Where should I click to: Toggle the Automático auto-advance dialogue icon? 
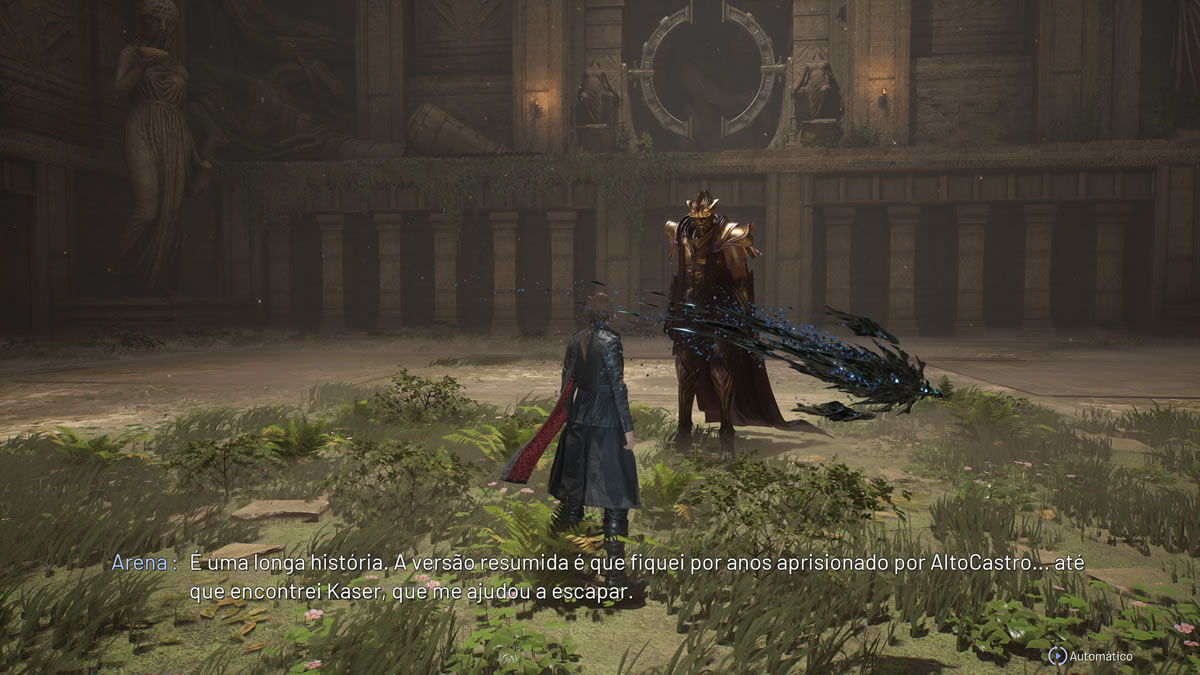[x=1057, y=656]
